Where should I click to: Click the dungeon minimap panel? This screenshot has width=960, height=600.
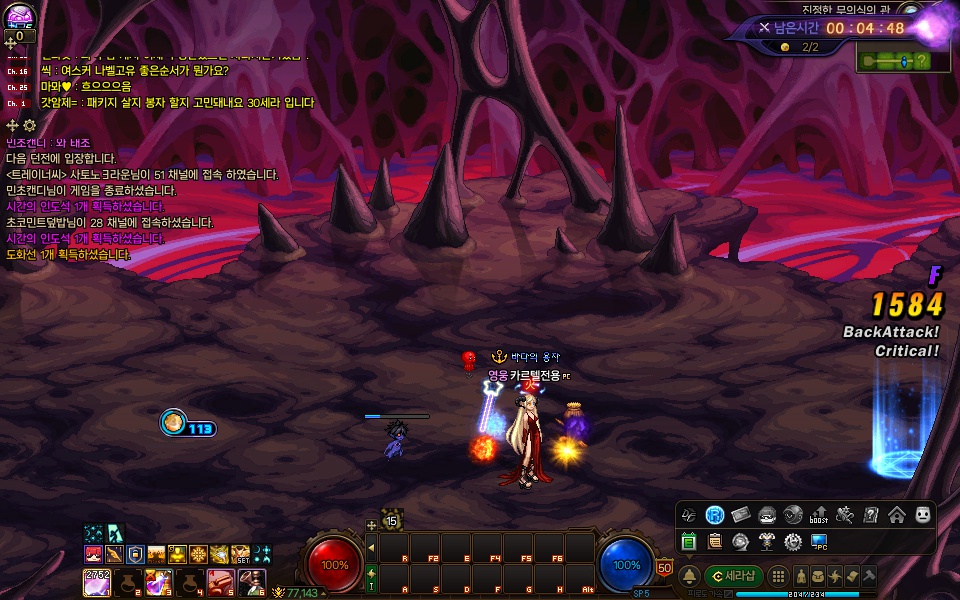click(x=893, y=61)
